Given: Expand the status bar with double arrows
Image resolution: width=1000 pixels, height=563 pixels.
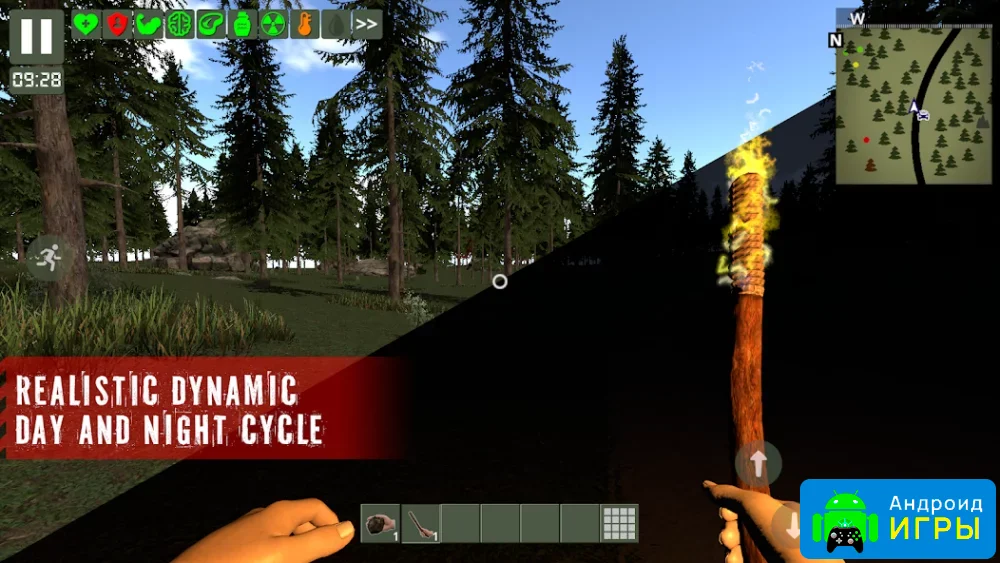Looking at the screenshot, I should pos(366,25).
